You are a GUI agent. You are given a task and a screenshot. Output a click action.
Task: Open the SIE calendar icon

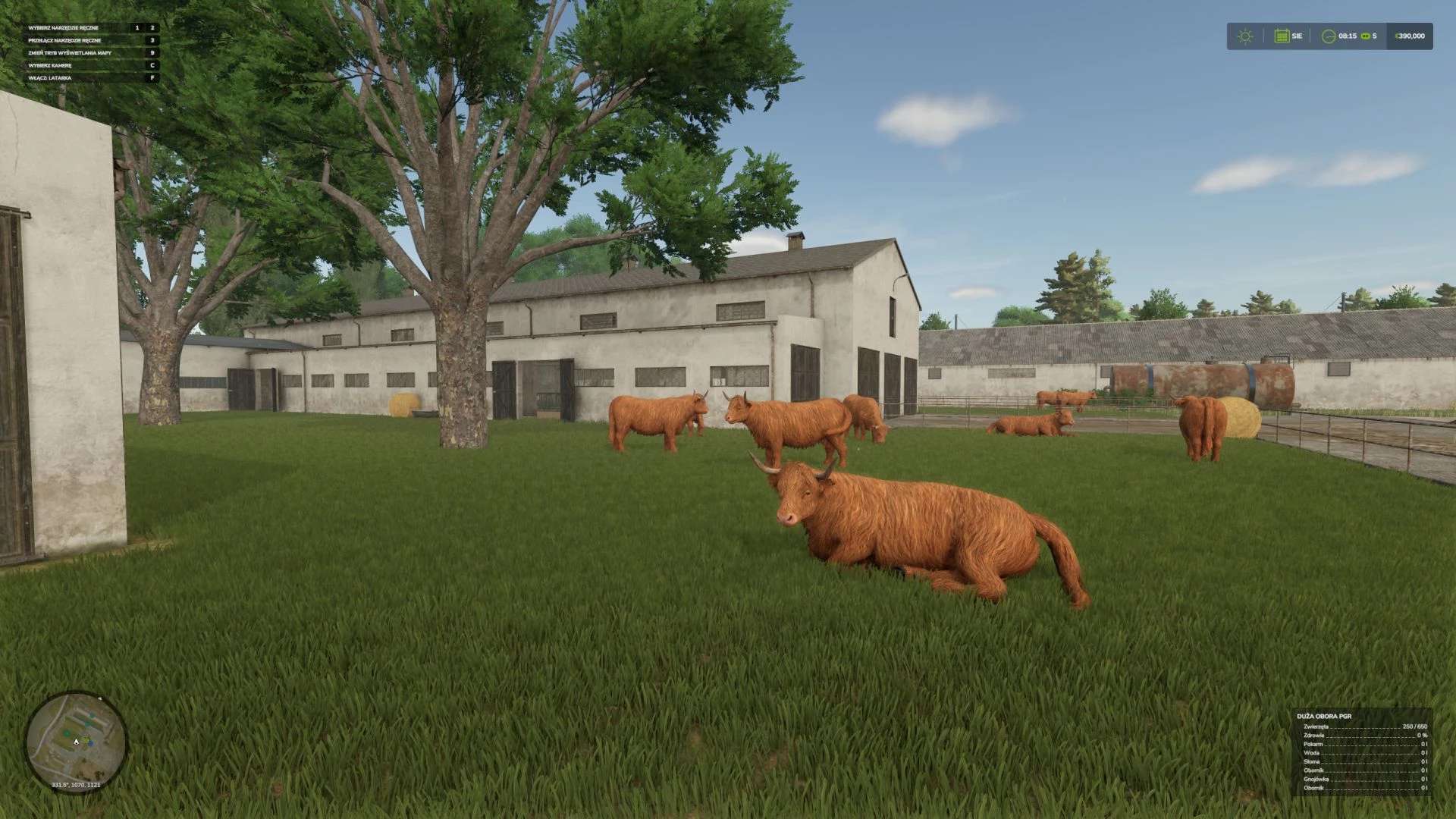click(x=1282, y=36)
